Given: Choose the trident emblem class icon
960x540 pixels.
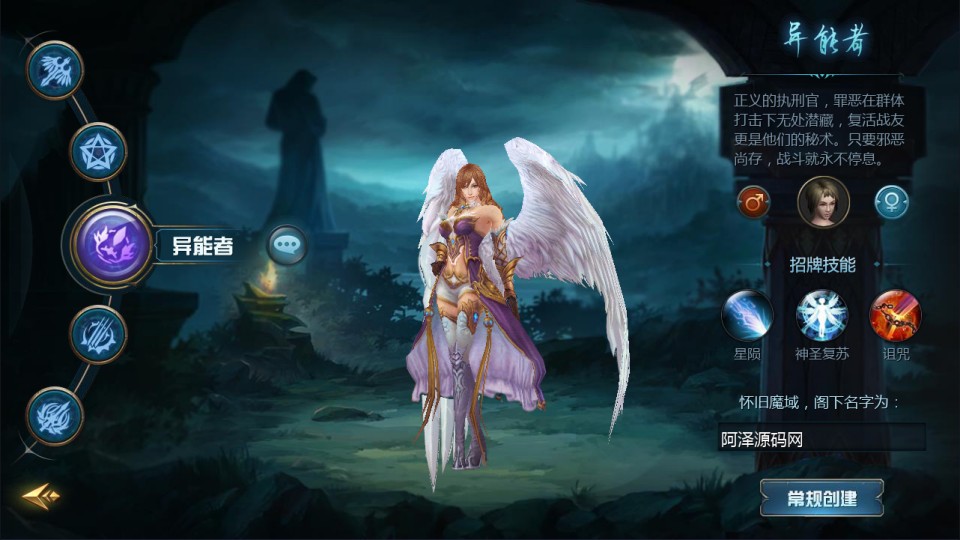Looking at the screenshot, I should click(54, 415).
